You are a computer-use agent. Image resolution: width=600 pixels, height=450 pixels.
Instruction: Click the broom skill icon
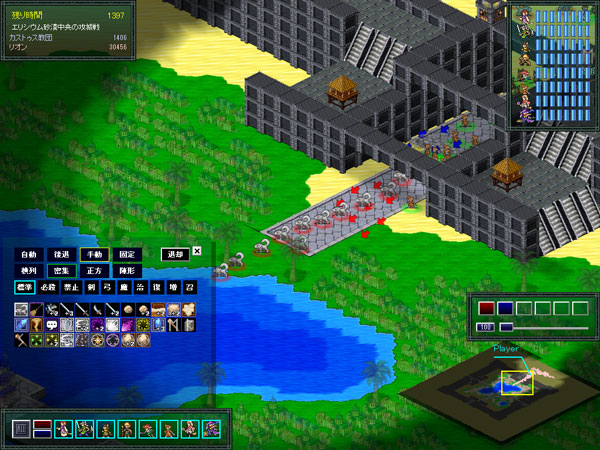point(36,310)
